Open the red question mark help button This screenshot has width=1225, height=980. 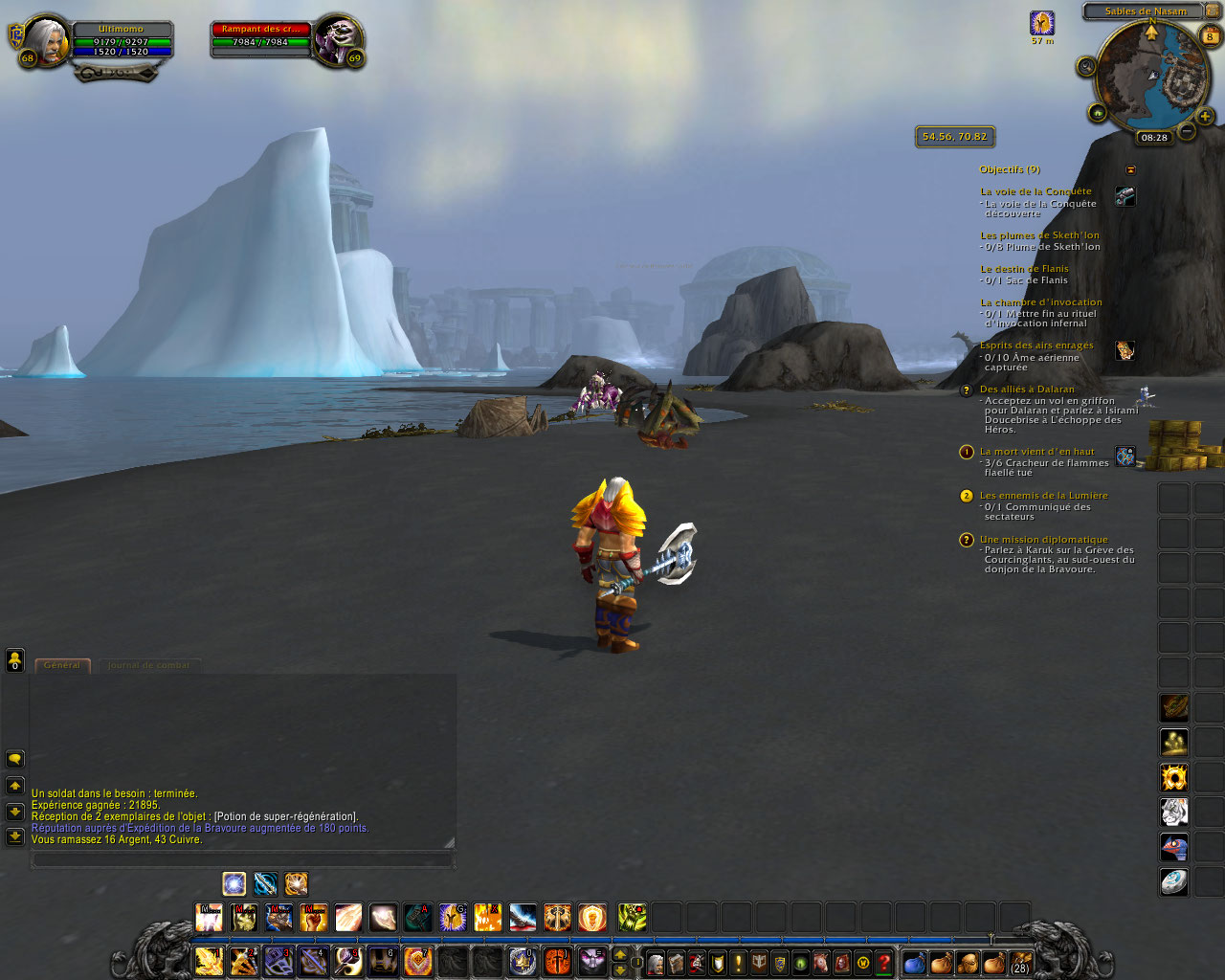pyautogui.click(x=885, y=963)
